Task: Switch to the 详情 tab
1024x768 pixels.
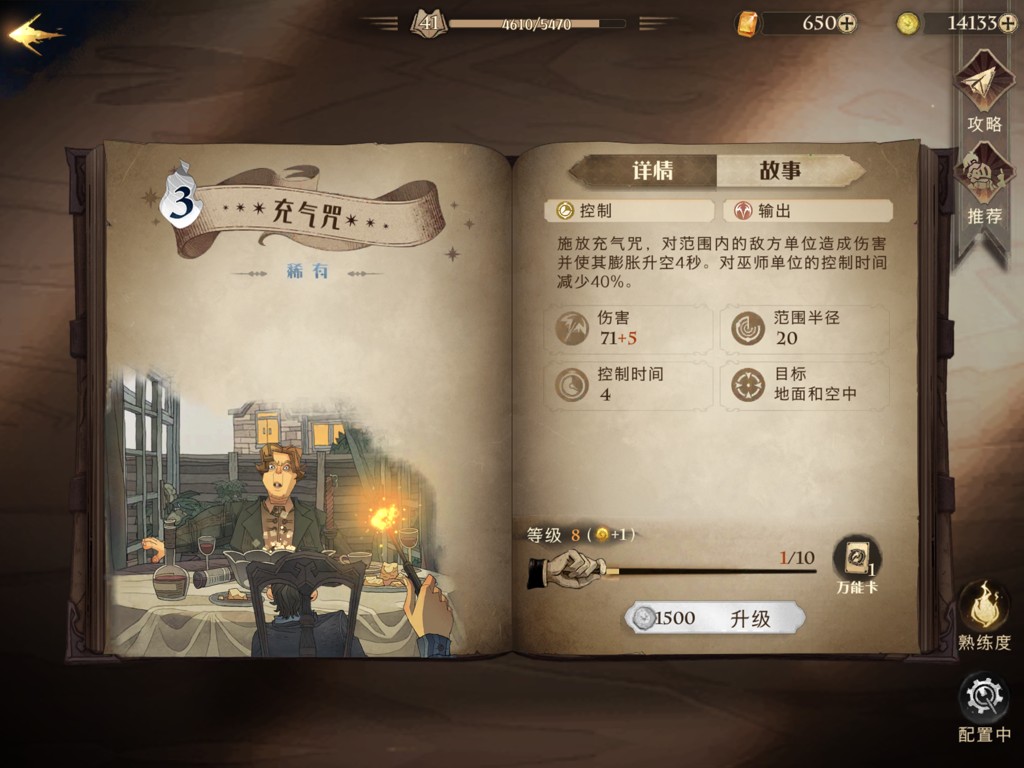Action: (x=651, y=171)
